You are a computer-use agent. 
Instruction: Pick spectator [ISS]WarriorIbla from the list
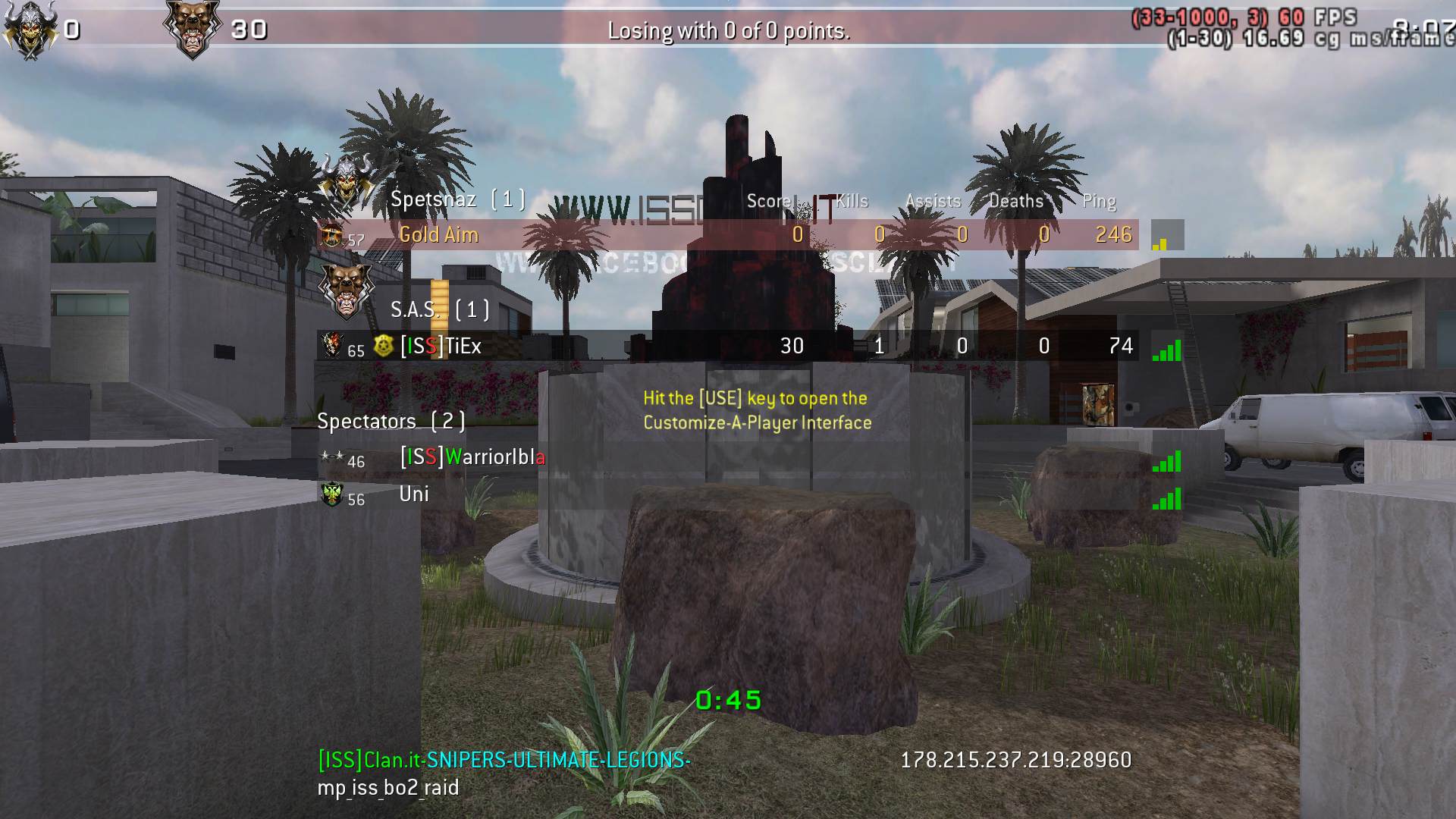pyautogui.click(x=472, y=457)
